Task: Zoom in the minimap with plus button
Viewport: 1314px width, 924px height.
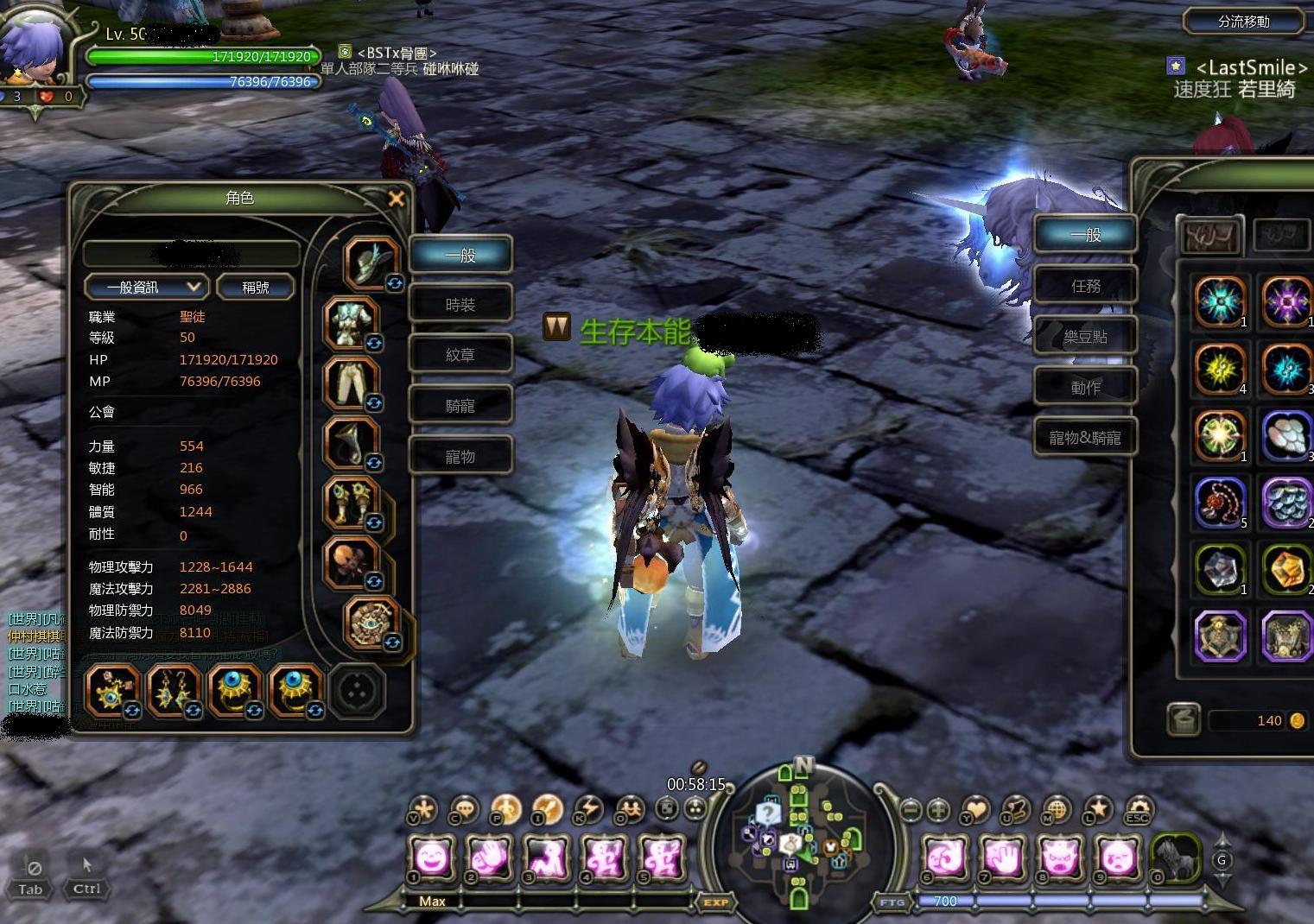Action: [x=939, y=810]
